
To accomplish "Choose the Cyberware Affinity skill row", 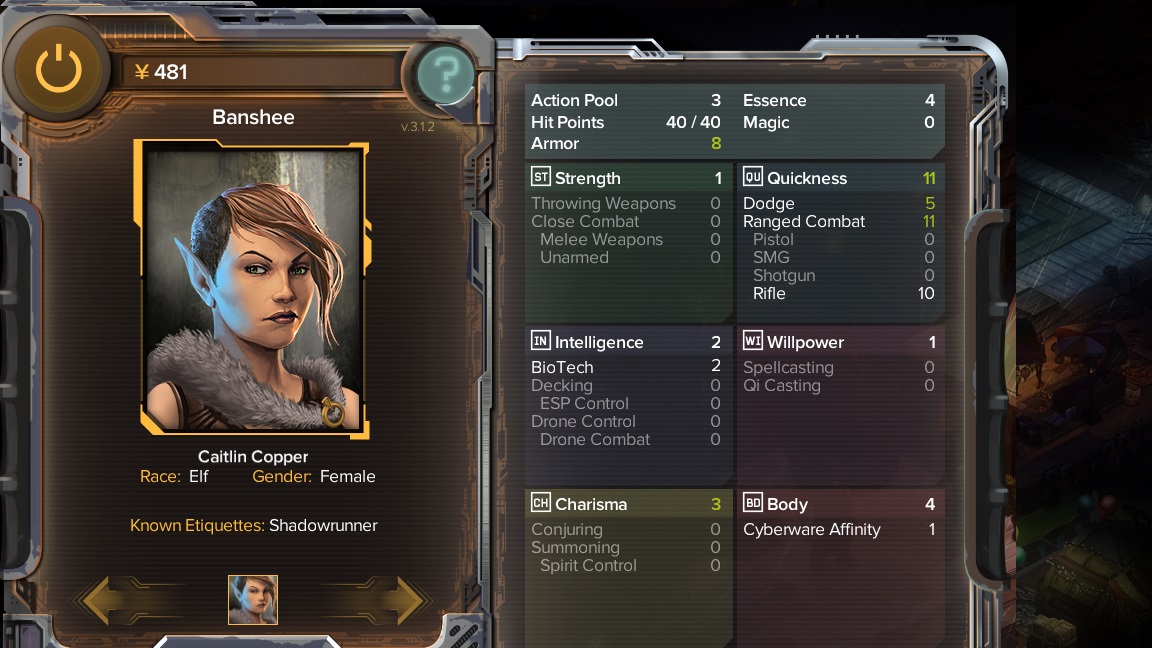I will point(839,529).
